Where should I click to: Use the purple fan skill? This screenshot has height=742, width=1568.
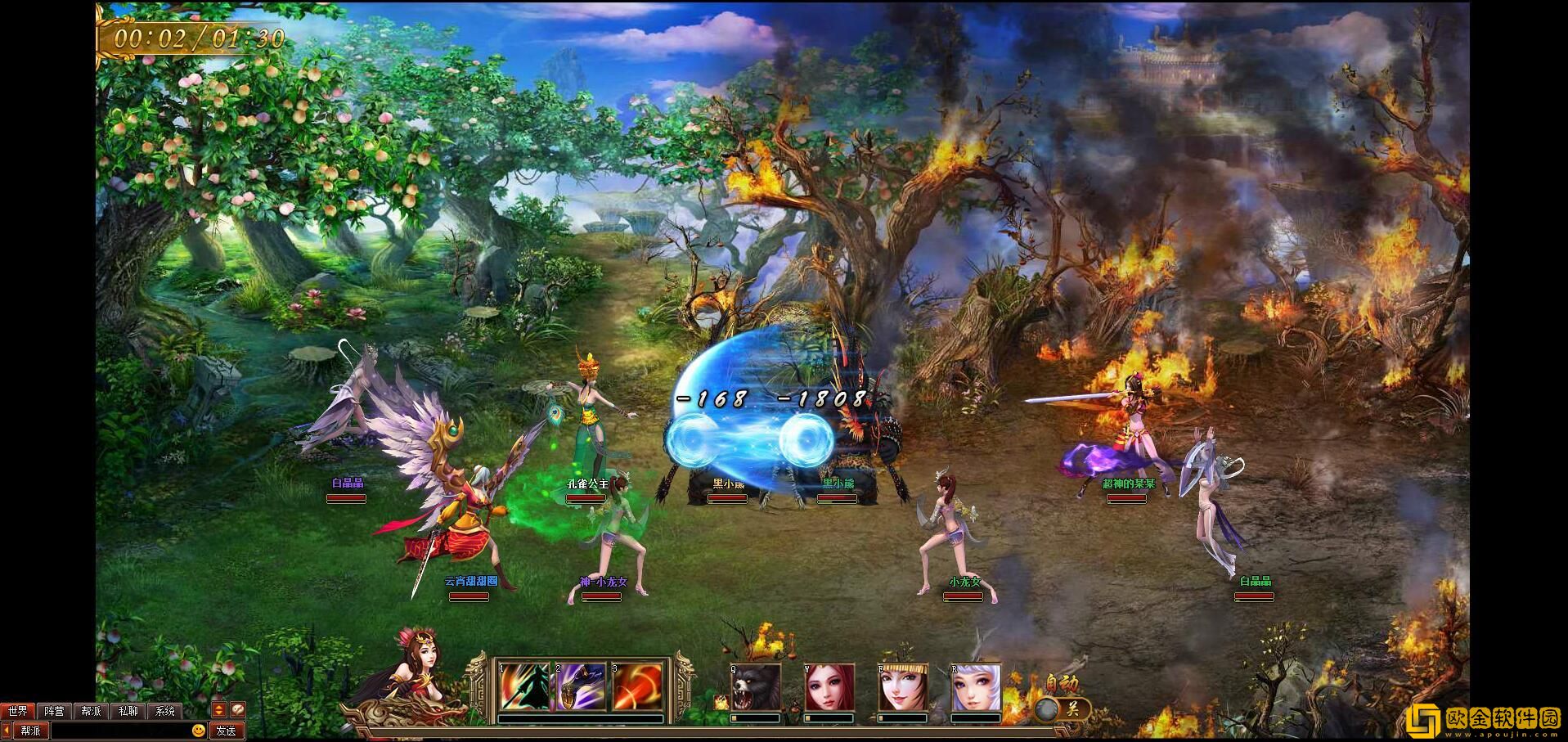[x=581, y=687]
